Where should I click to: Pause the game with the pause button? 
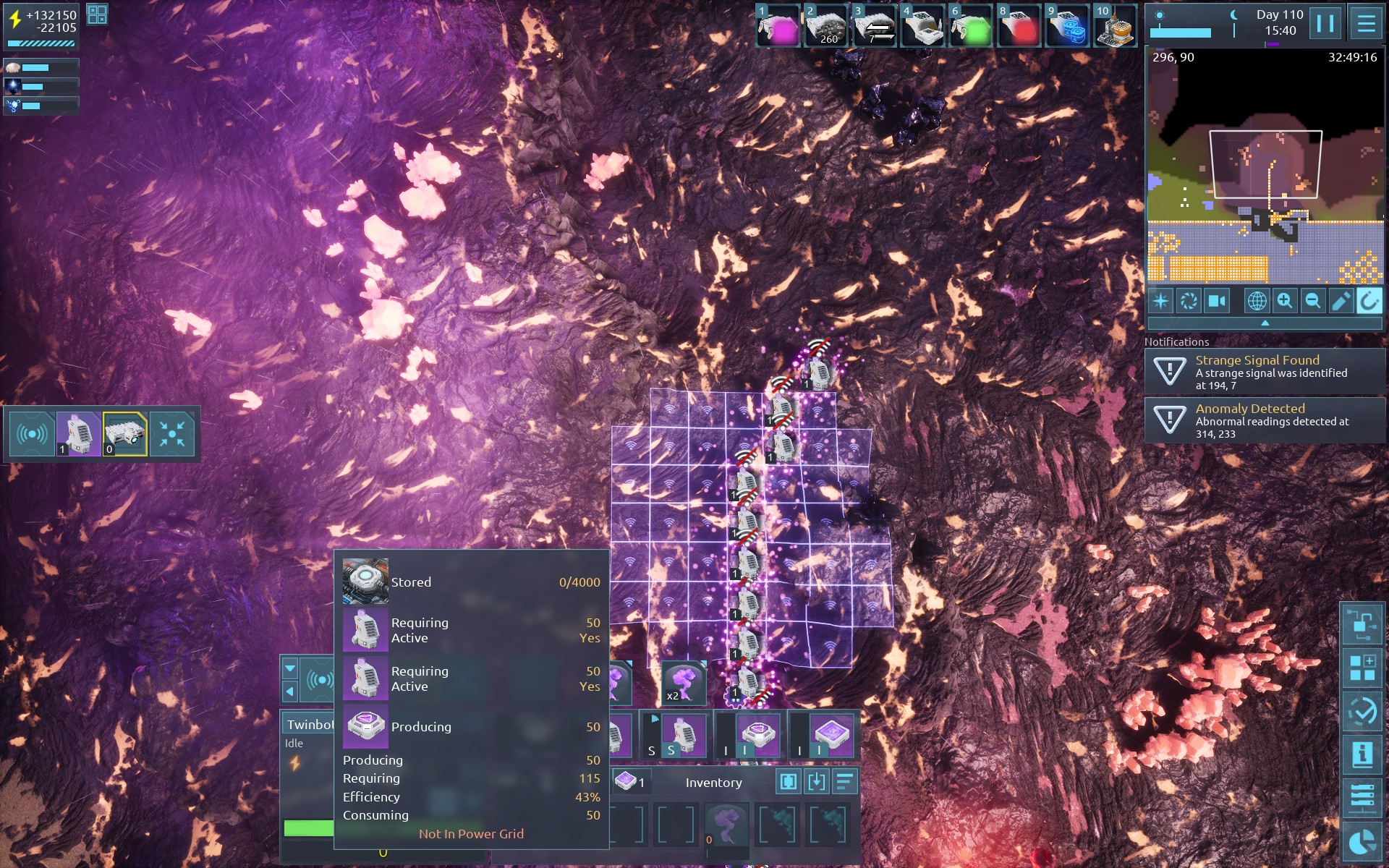[x=1325, y=23]
